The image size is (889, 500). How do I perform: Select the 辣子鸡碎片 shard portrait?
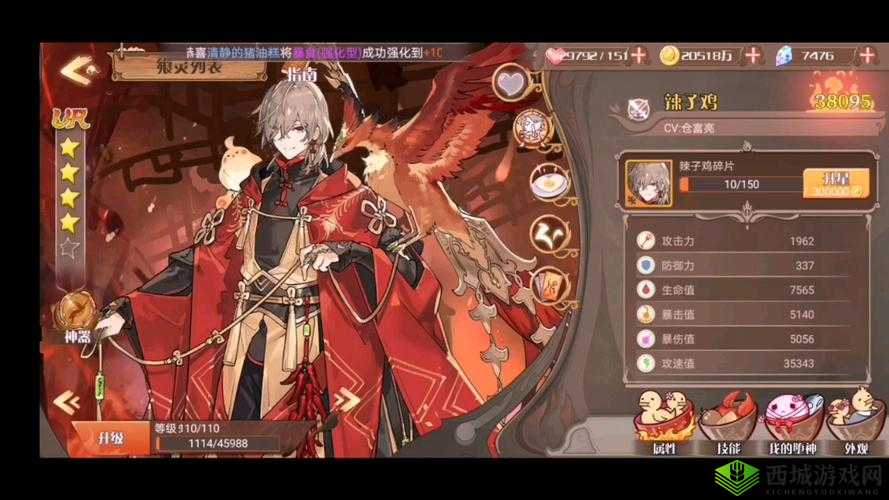tap(647, 183)
